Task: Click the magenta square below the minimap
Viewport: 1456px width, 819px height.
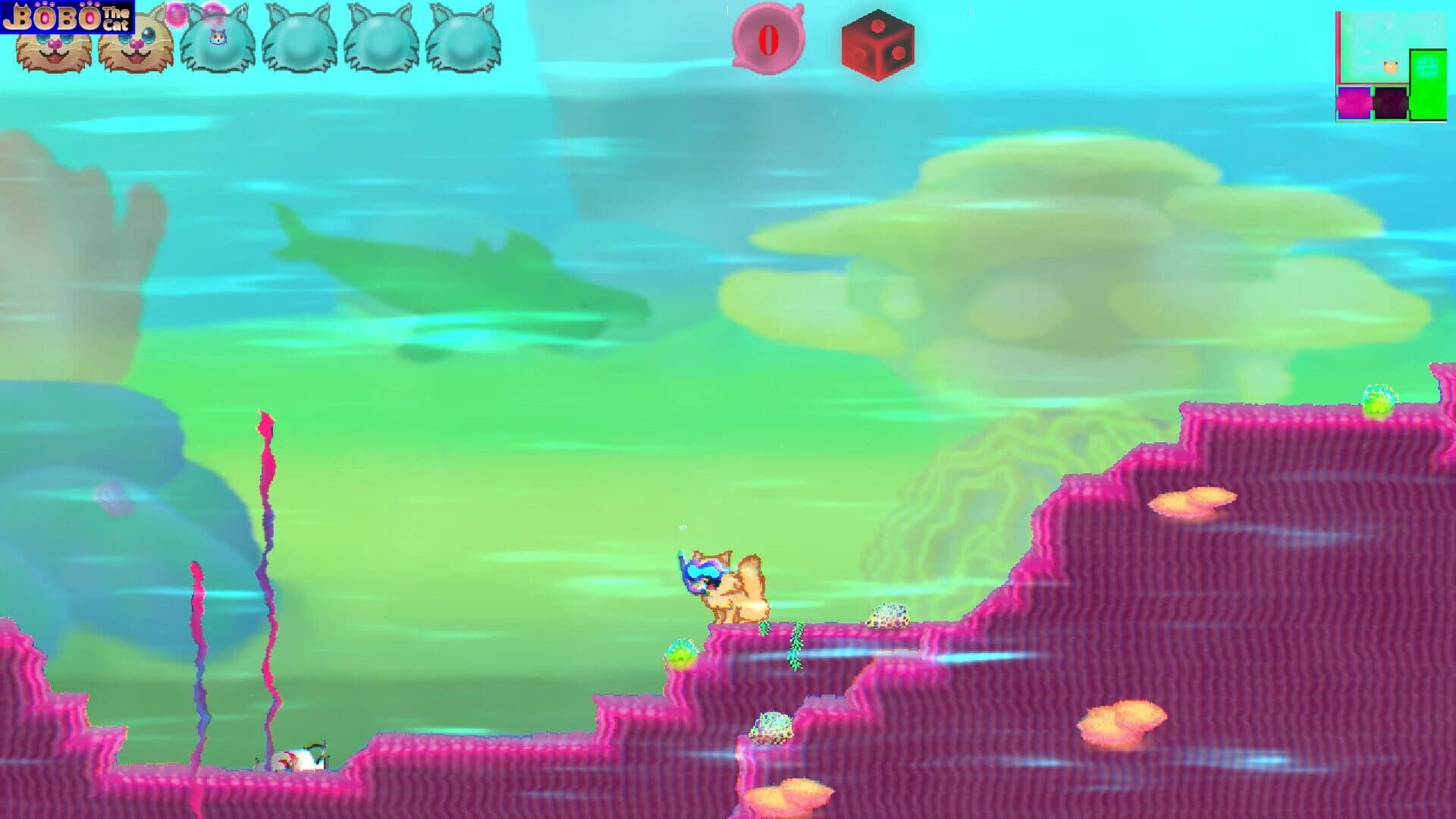Action: 1354,102
